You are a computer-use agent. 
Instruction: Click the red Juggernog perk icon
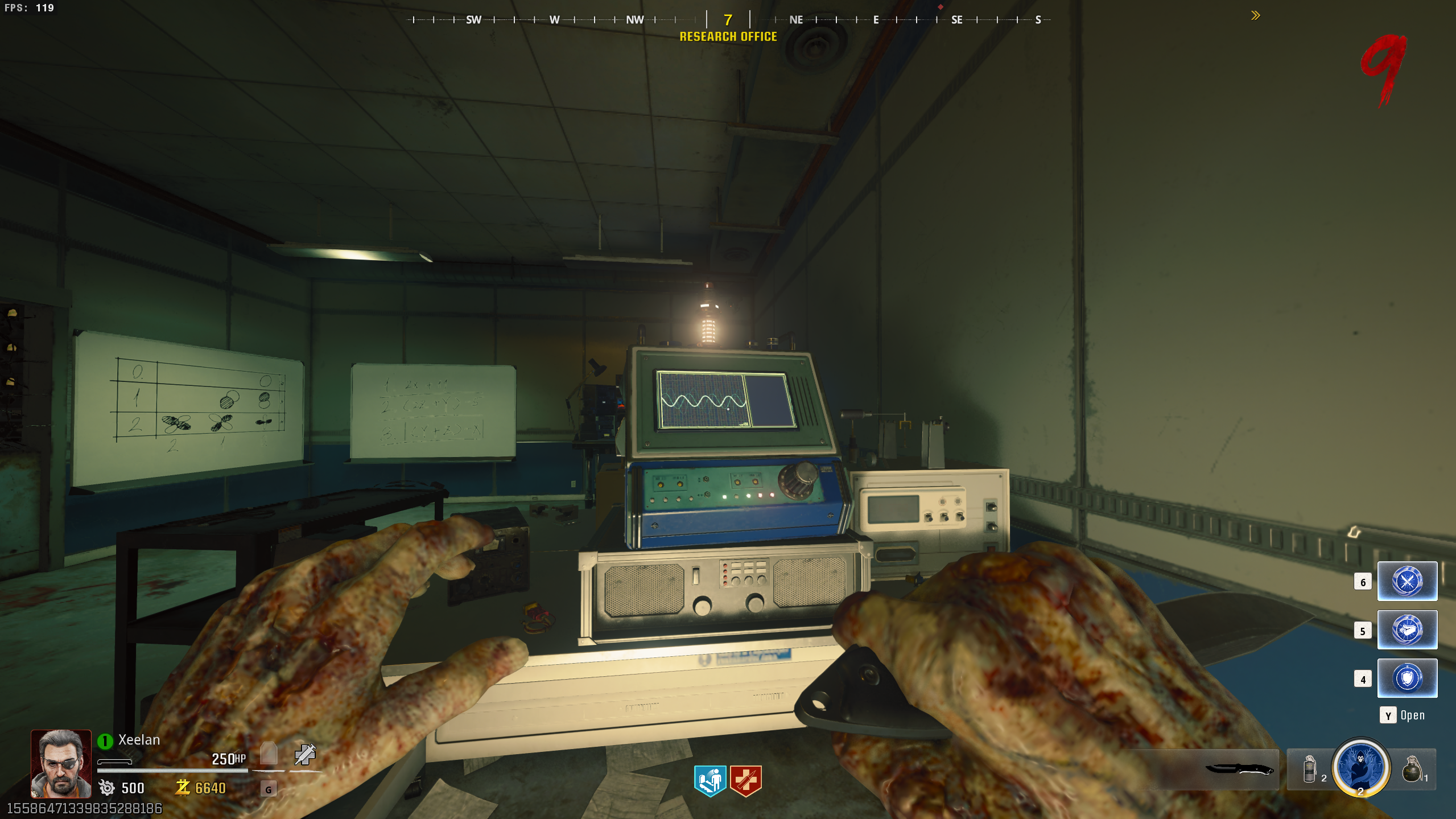(x=745, y=780)
